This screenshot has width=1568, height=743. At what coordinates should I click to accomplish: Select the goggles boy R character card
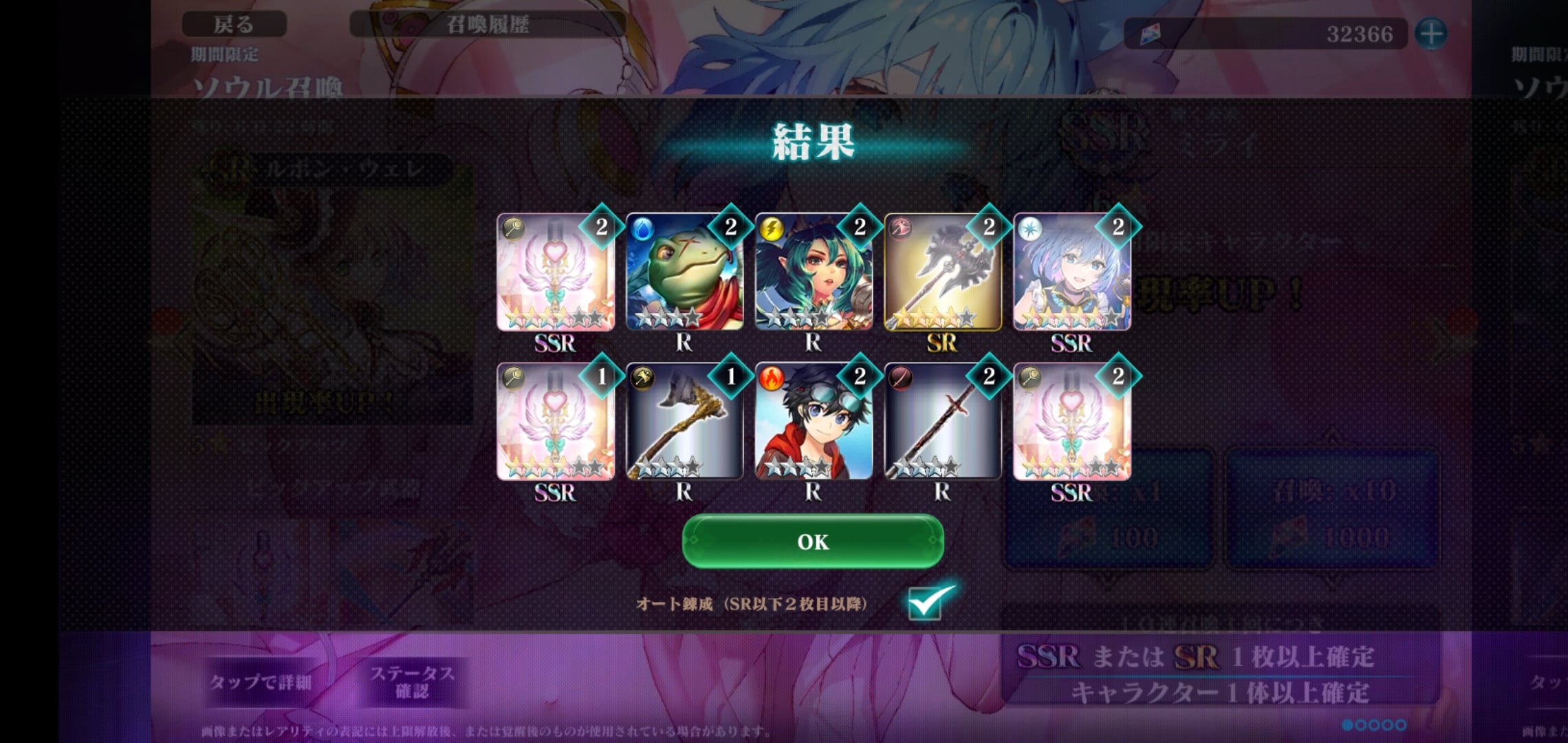click(x=814, y=422)
